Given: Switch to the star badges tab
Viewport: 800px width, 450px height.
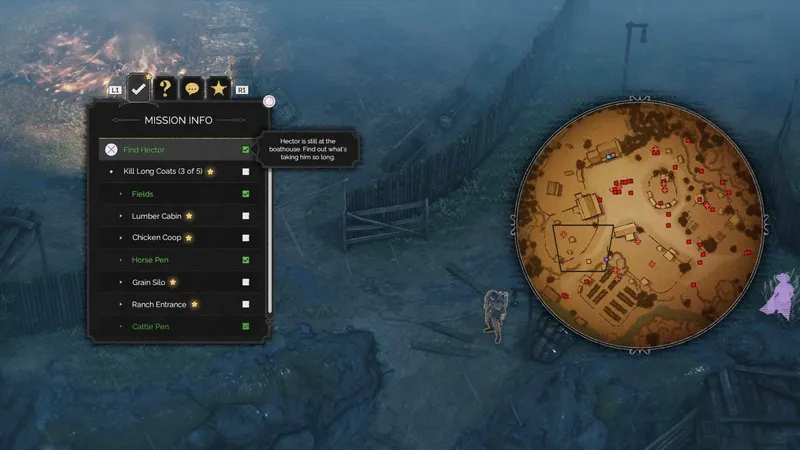Looking at the screenshot, I should pos(219,89).
